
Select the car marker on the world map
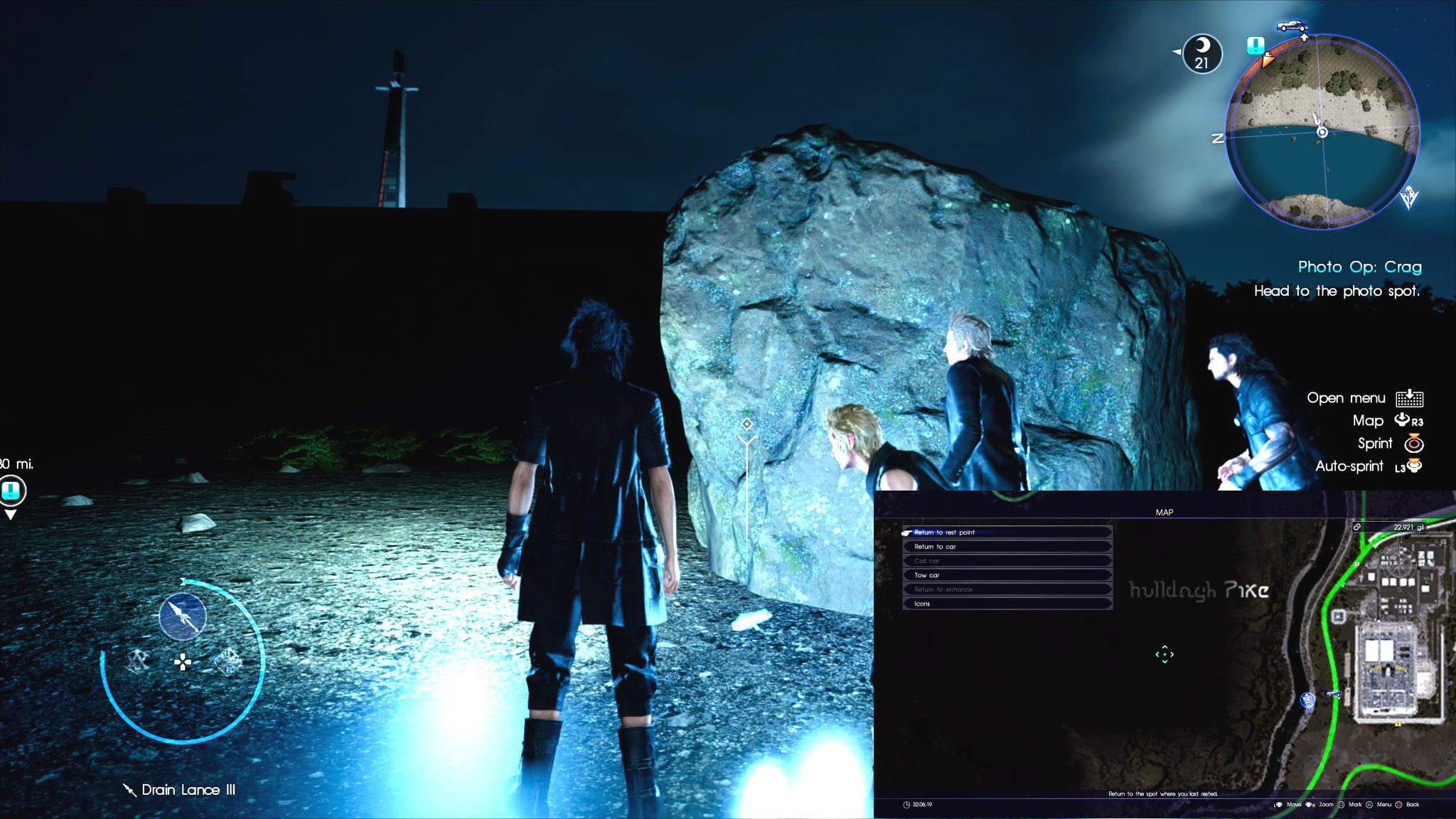click(1333, 694)
